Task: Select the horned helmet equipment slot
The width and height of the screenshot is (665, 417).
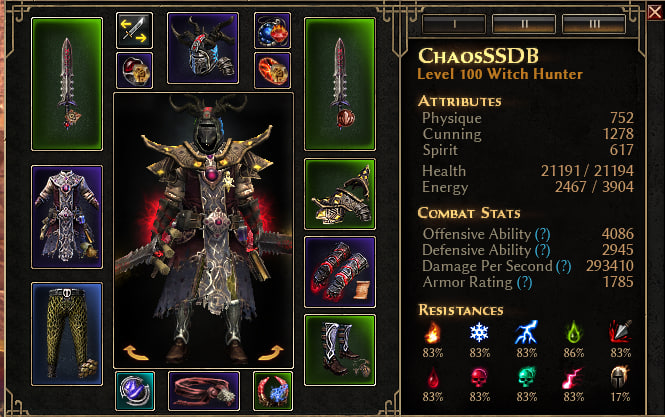Action: (x=203, y=48)
